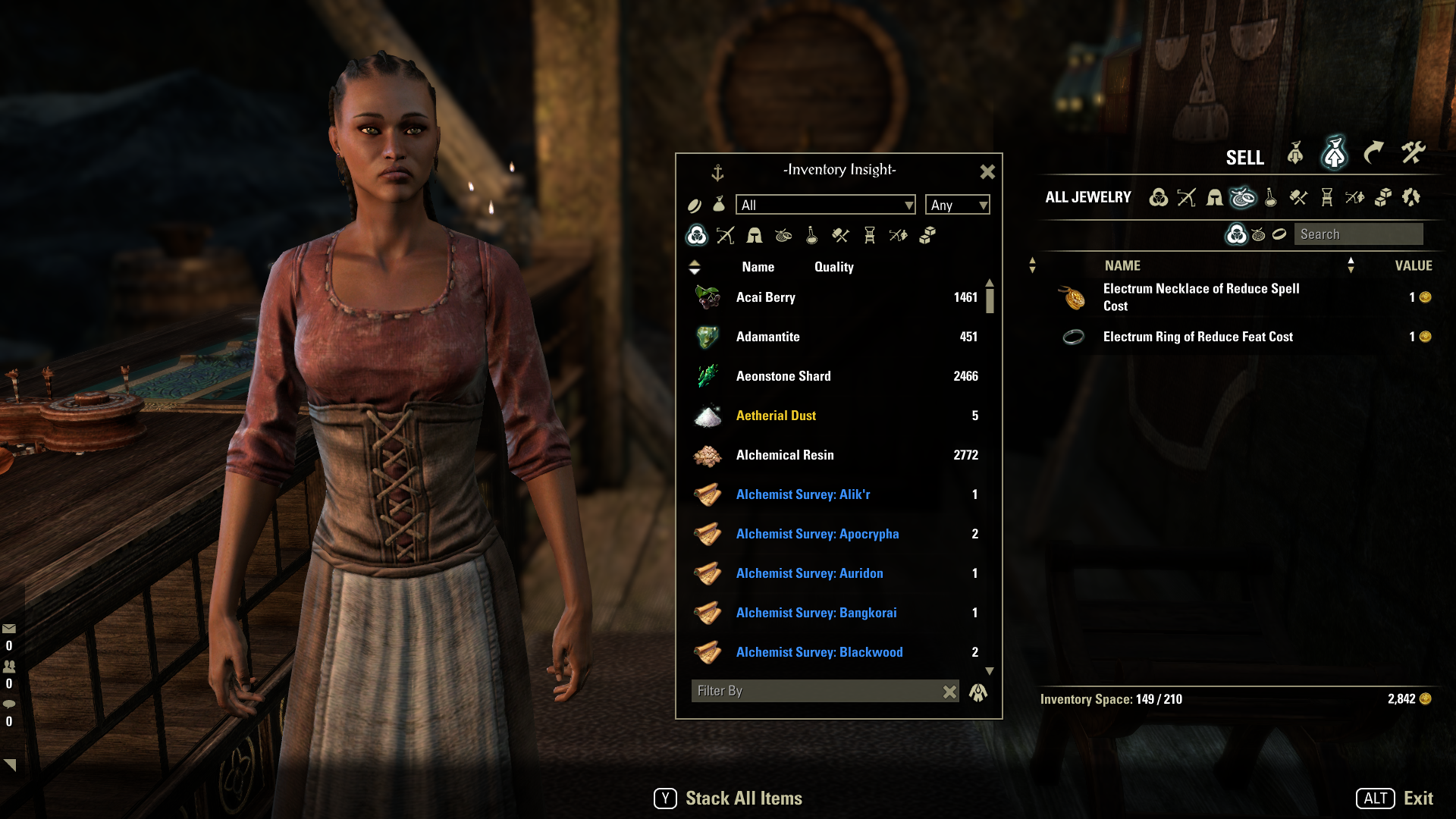Switch to the buyback arrow tab

pyautogui.click(x=1373, y=153)
